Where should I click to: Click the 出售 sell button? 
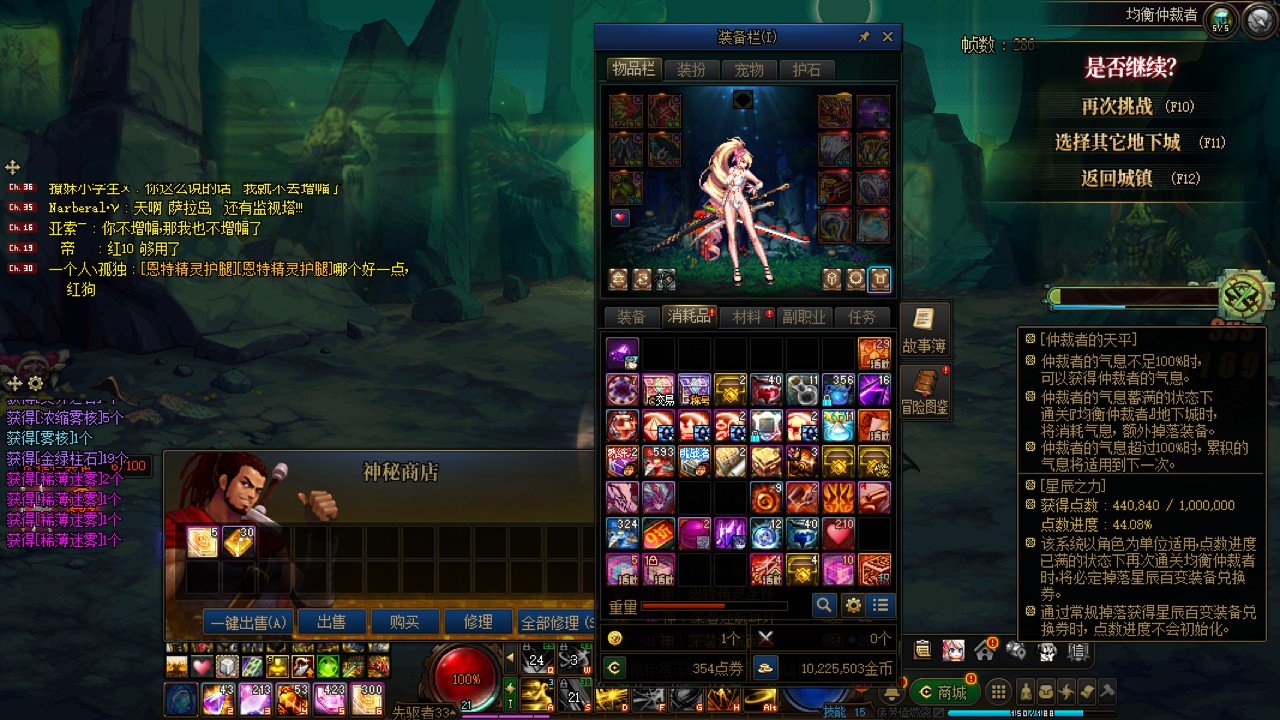pyautogui.click(x=331, y=622)
